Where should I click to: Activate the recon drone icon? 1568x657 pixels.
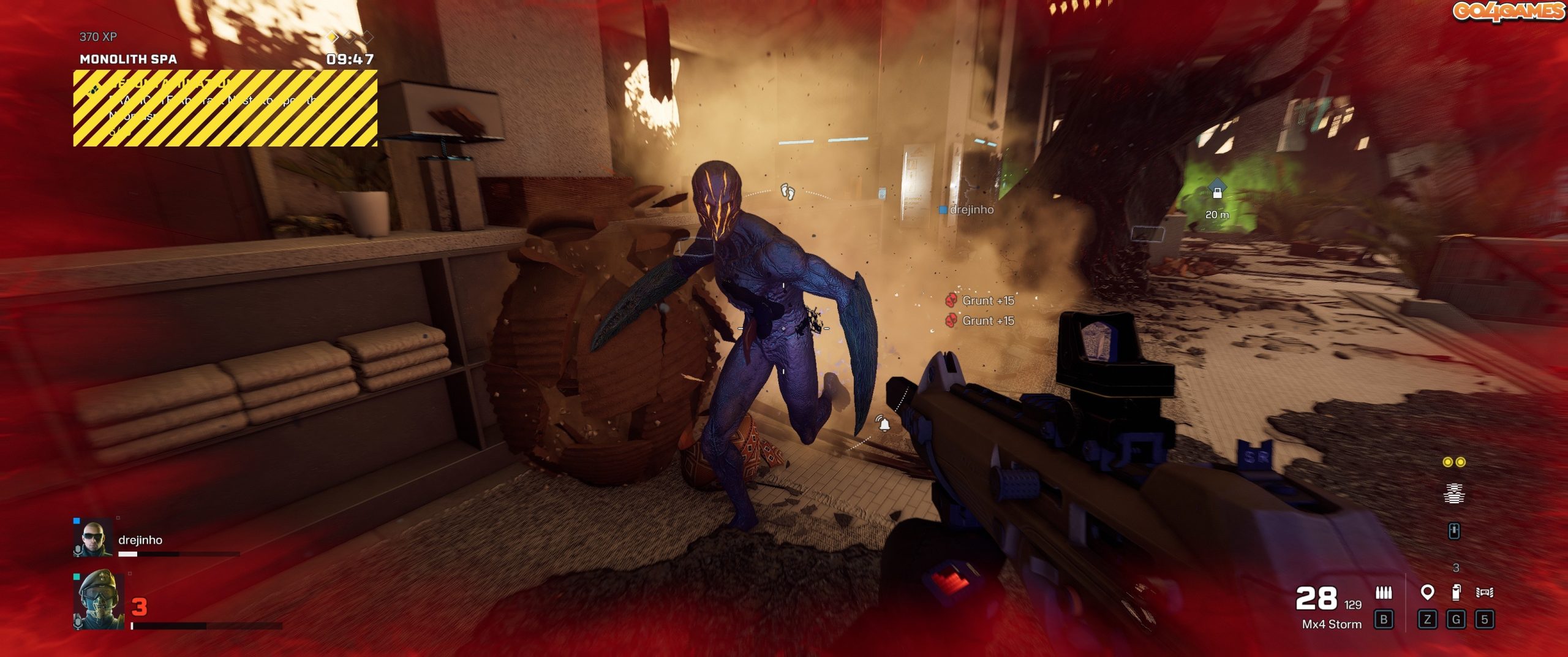click(1484, 592)
